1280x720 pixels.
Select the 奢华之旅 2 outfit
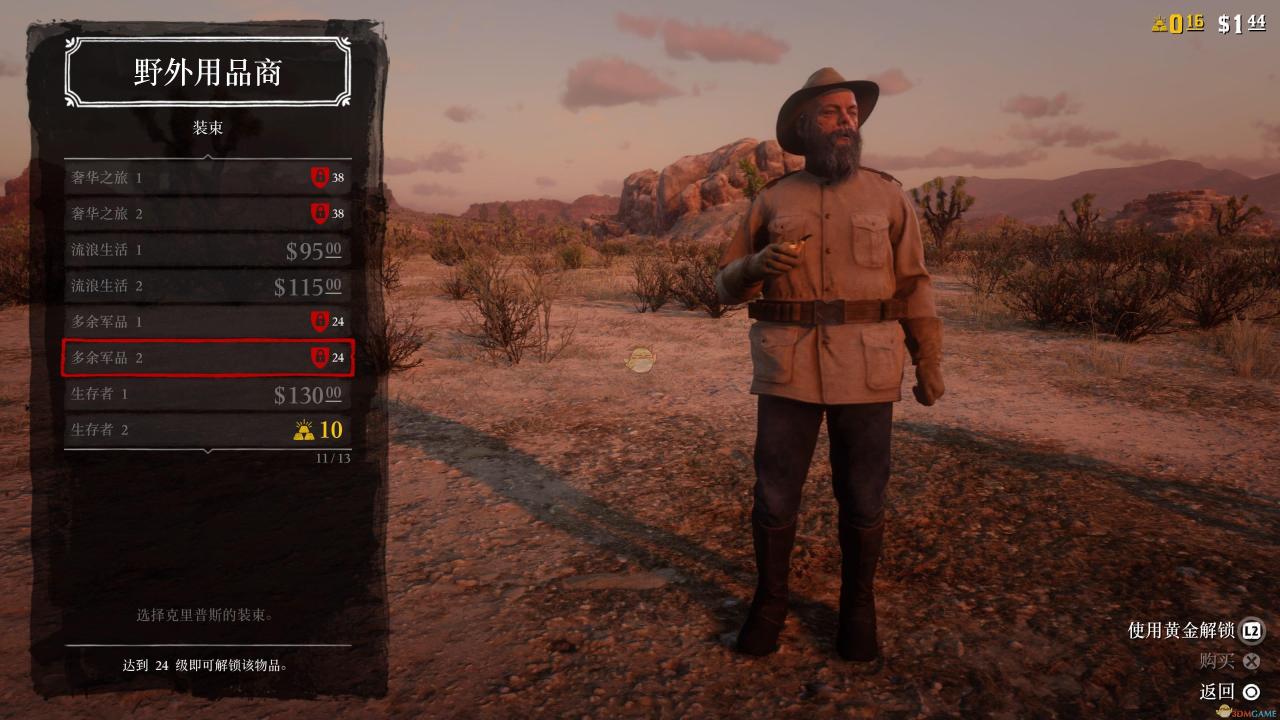[207, 214]
